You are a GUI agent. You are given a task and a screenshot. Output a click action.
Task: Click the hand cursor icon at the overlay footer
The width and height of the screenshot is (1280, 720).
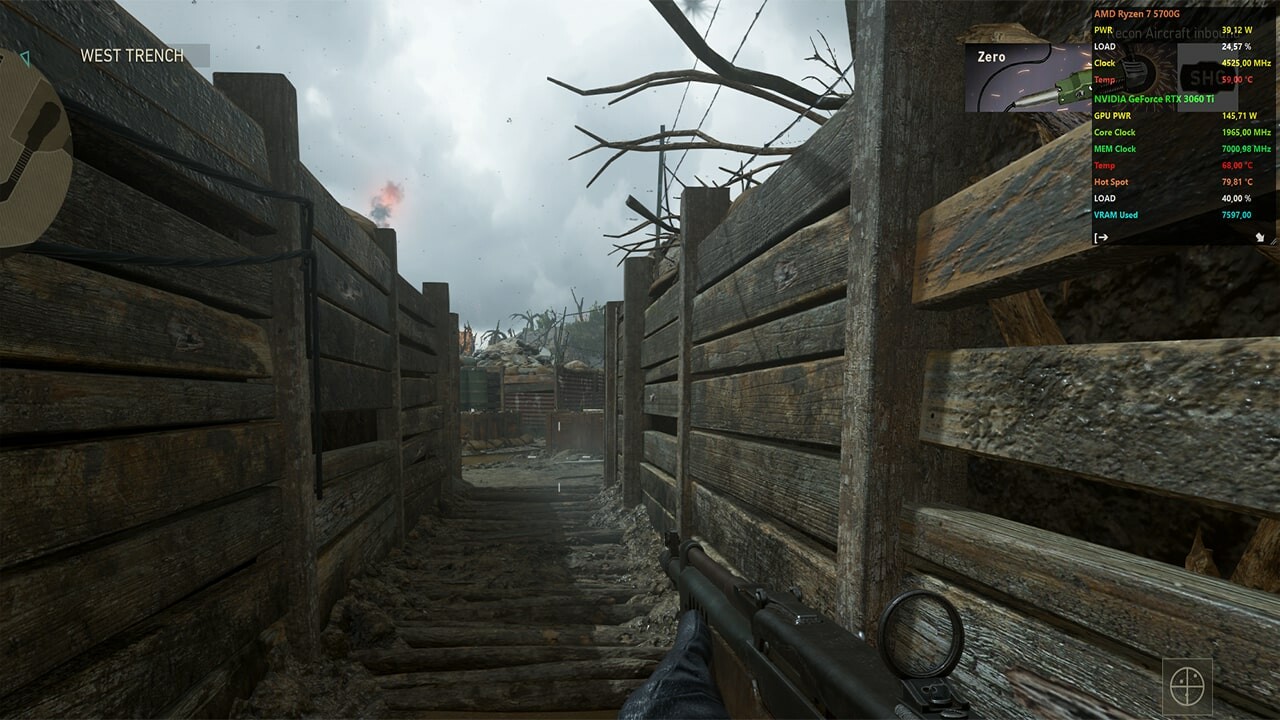tap(1262, 238)
